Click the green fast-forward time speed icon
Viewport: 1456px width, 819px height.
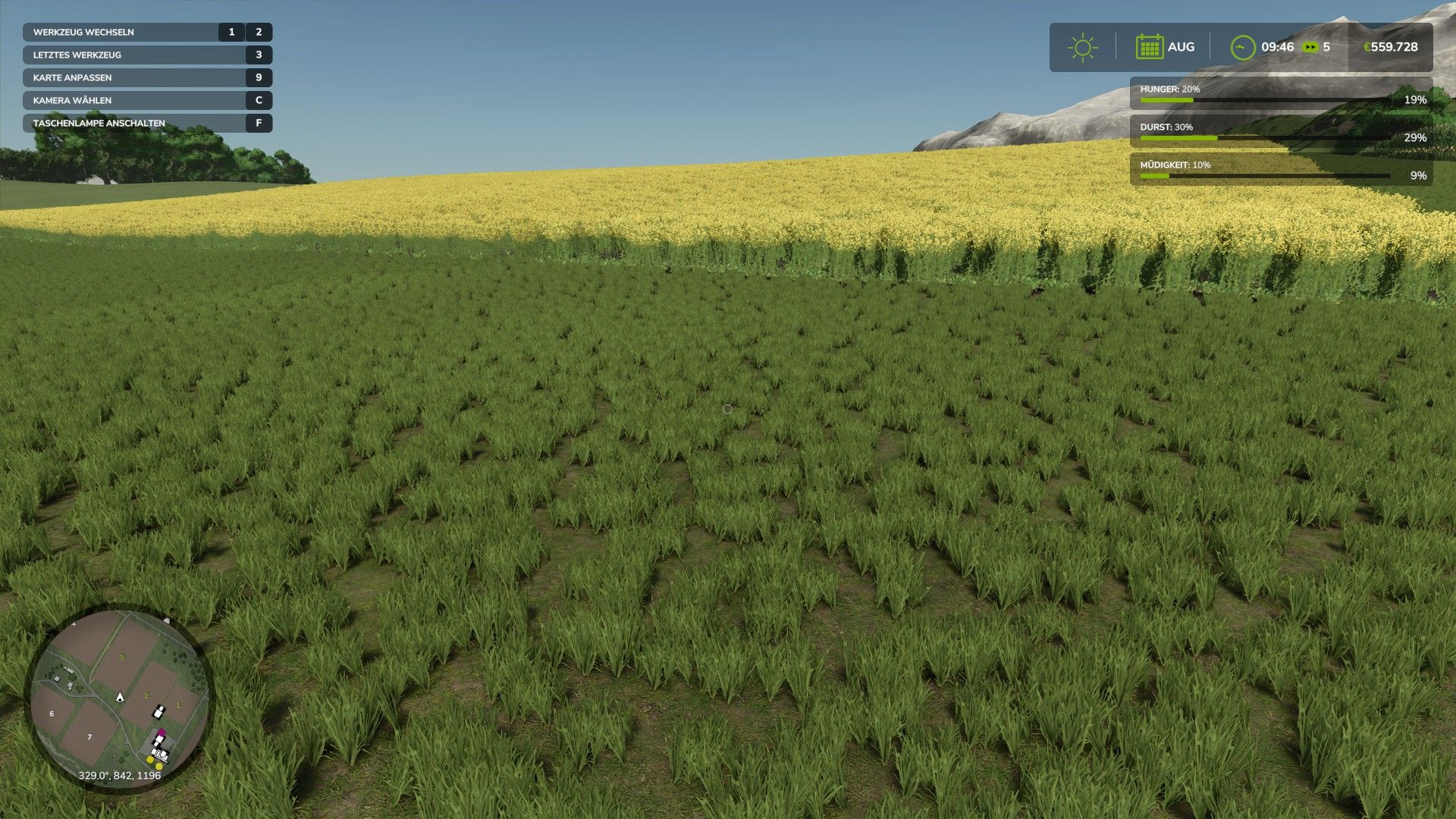pos(1310,47)
